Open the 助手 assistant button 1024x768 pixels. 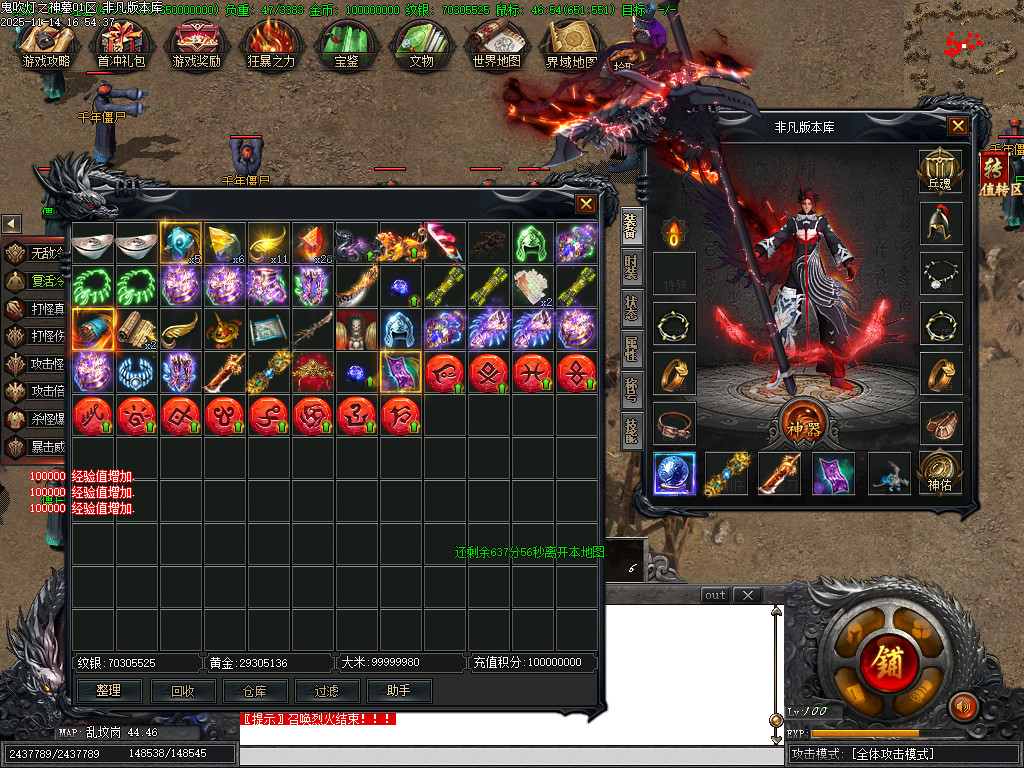tap(399, 690)
